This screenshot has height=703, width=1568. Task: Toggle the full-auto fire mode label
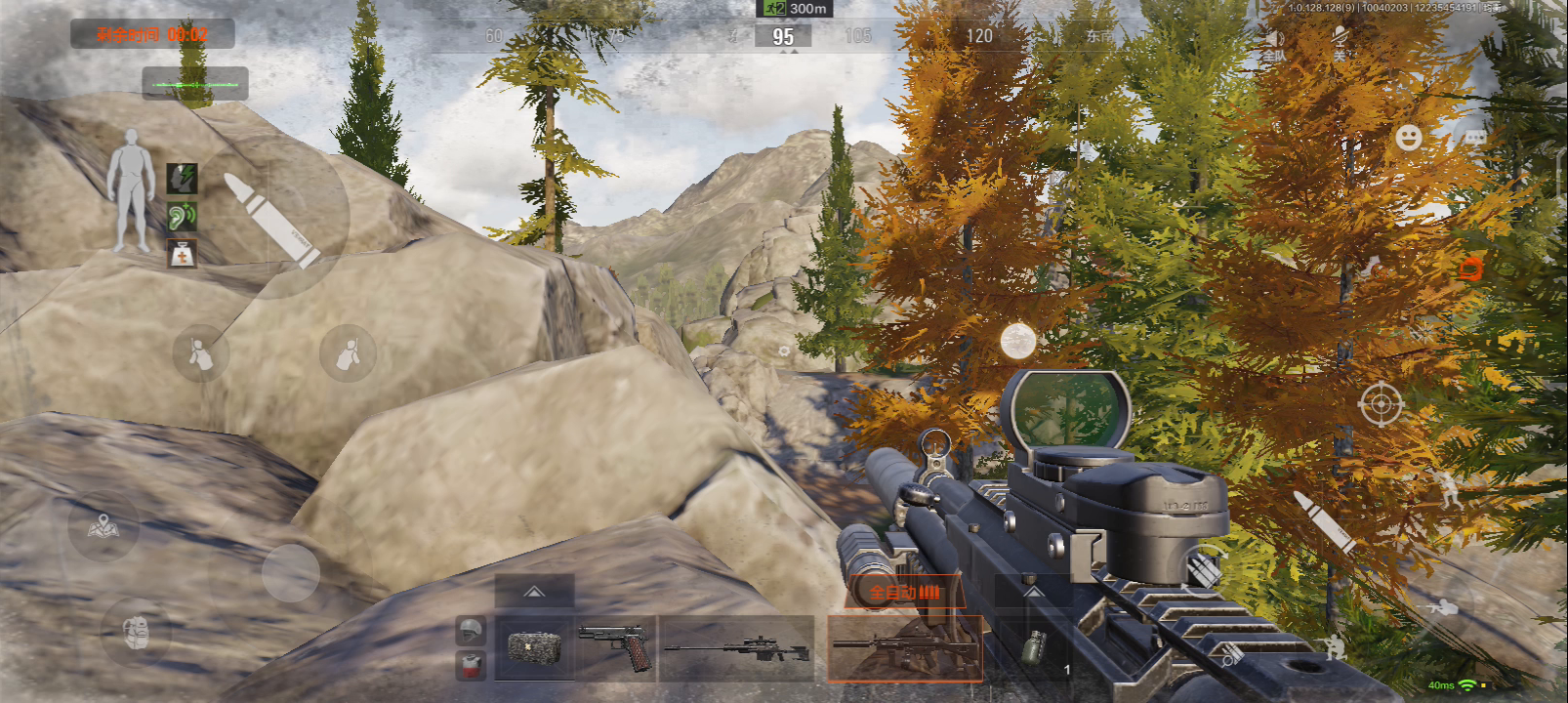click(904, 592)
